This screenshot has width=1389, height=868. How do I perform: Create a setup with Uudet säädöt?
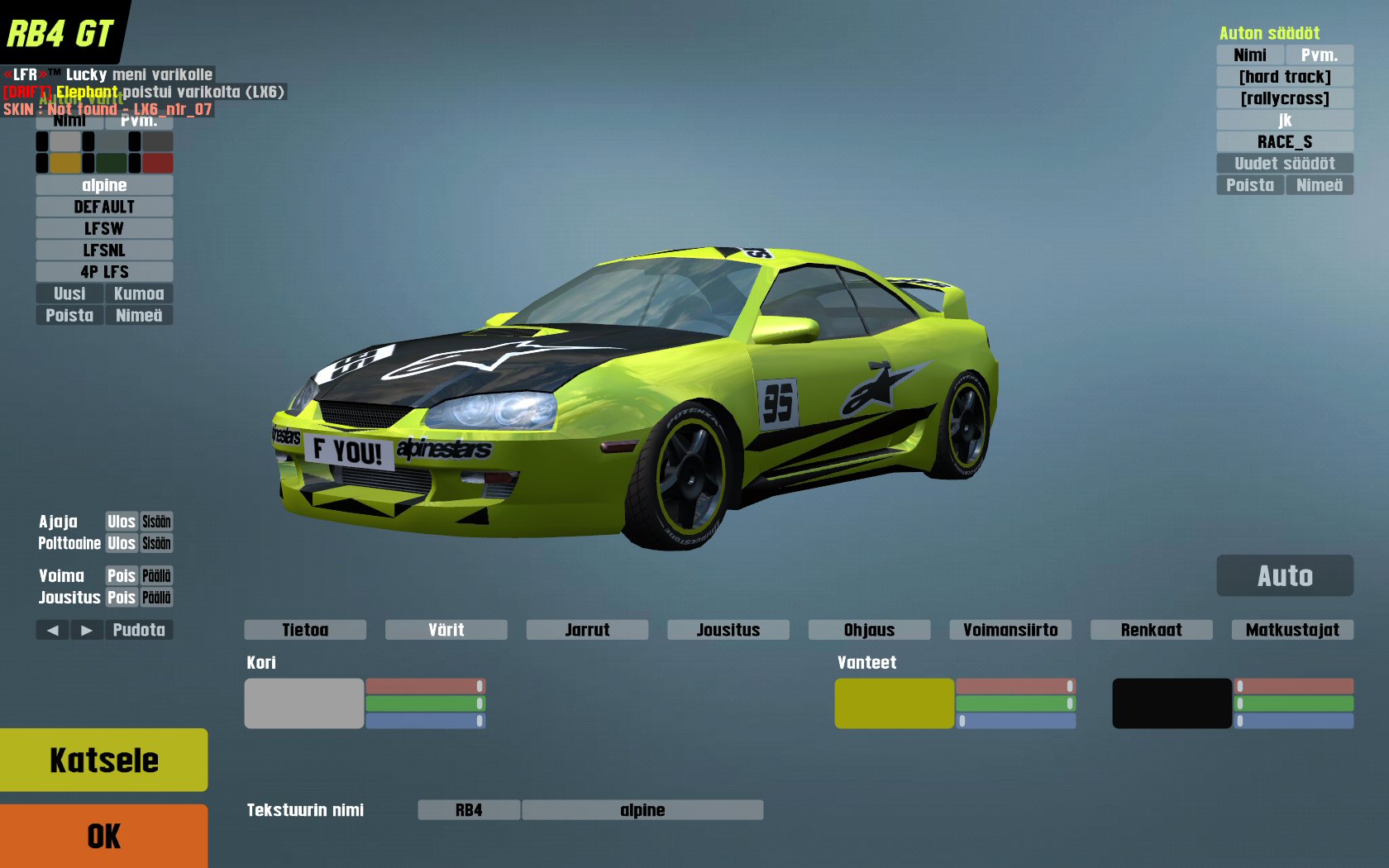click(1285, 163)
